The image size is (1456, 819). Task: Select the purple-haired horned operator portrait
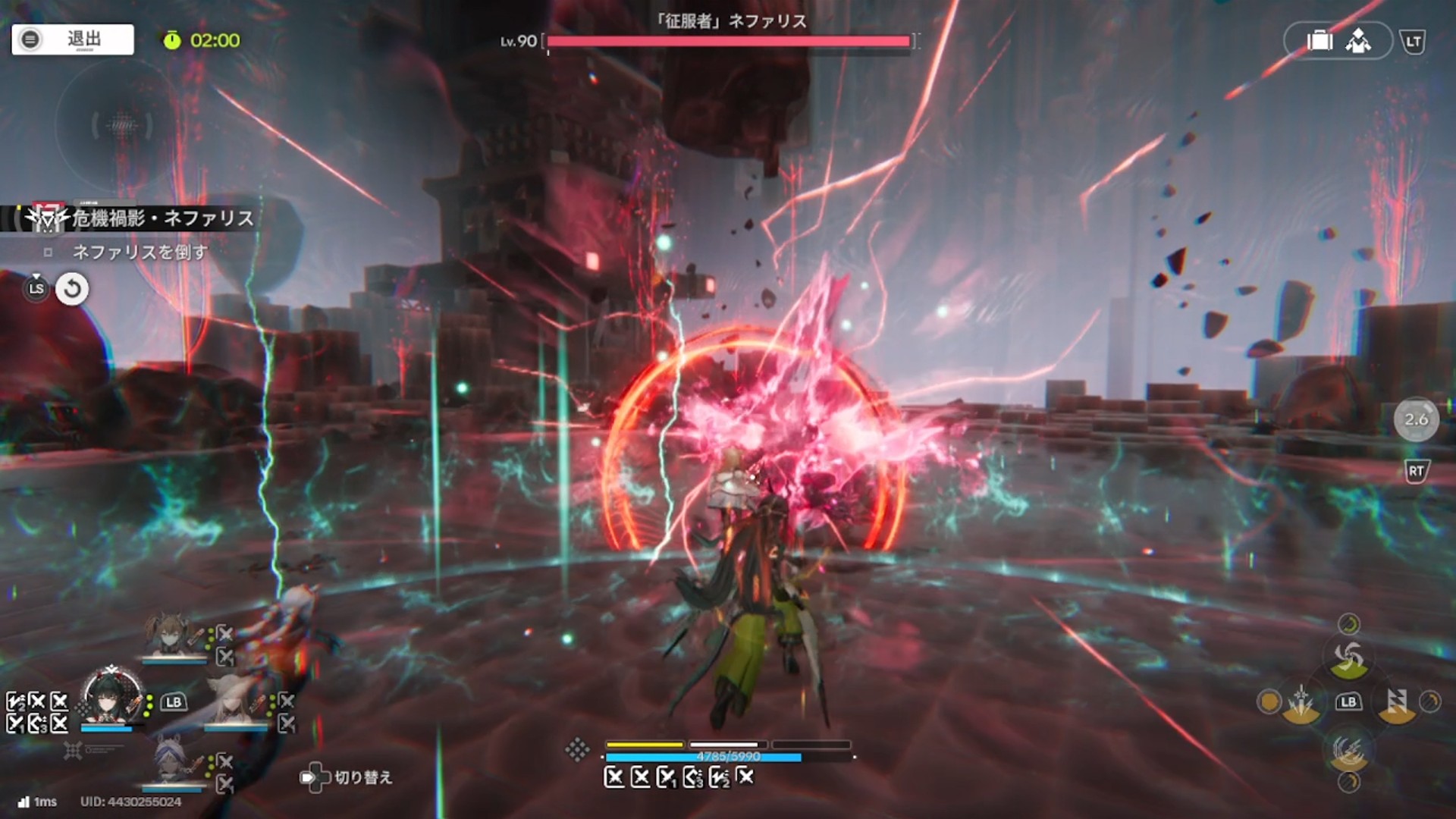tap(170, 762)
